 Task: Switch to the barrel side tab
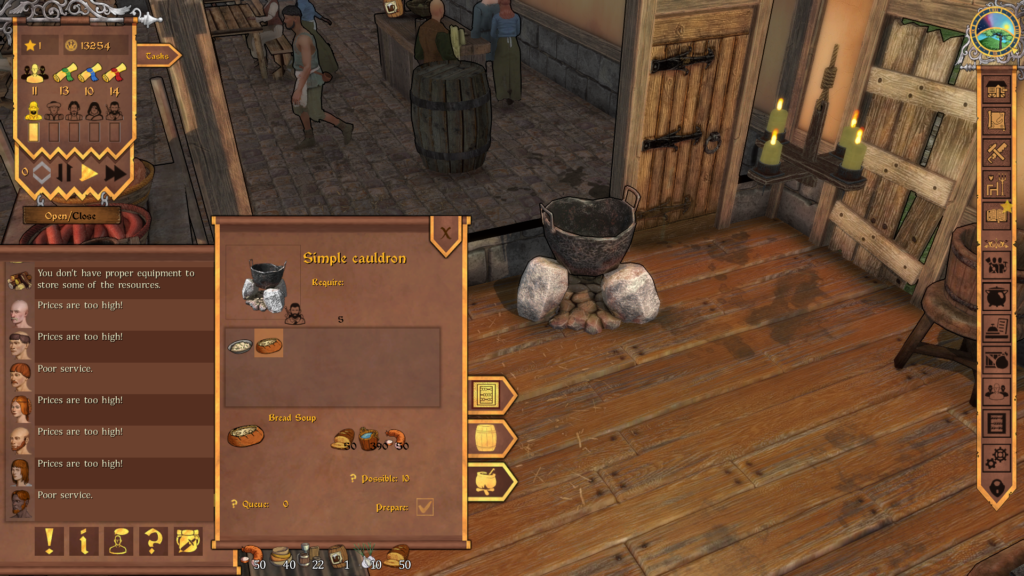coord(488,438)
